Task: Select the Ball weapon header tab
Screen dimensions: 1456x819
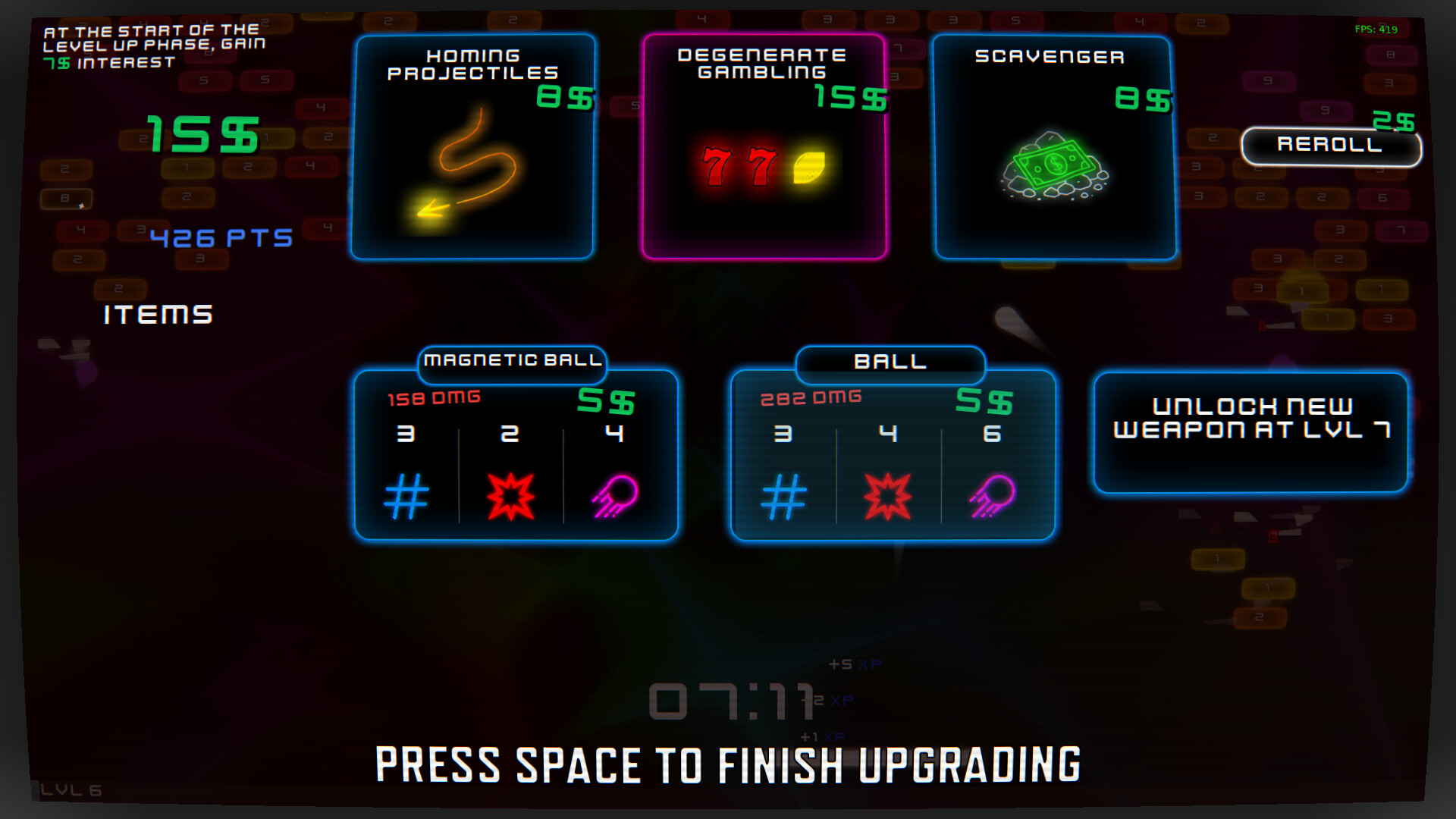Action: [890, 362]
